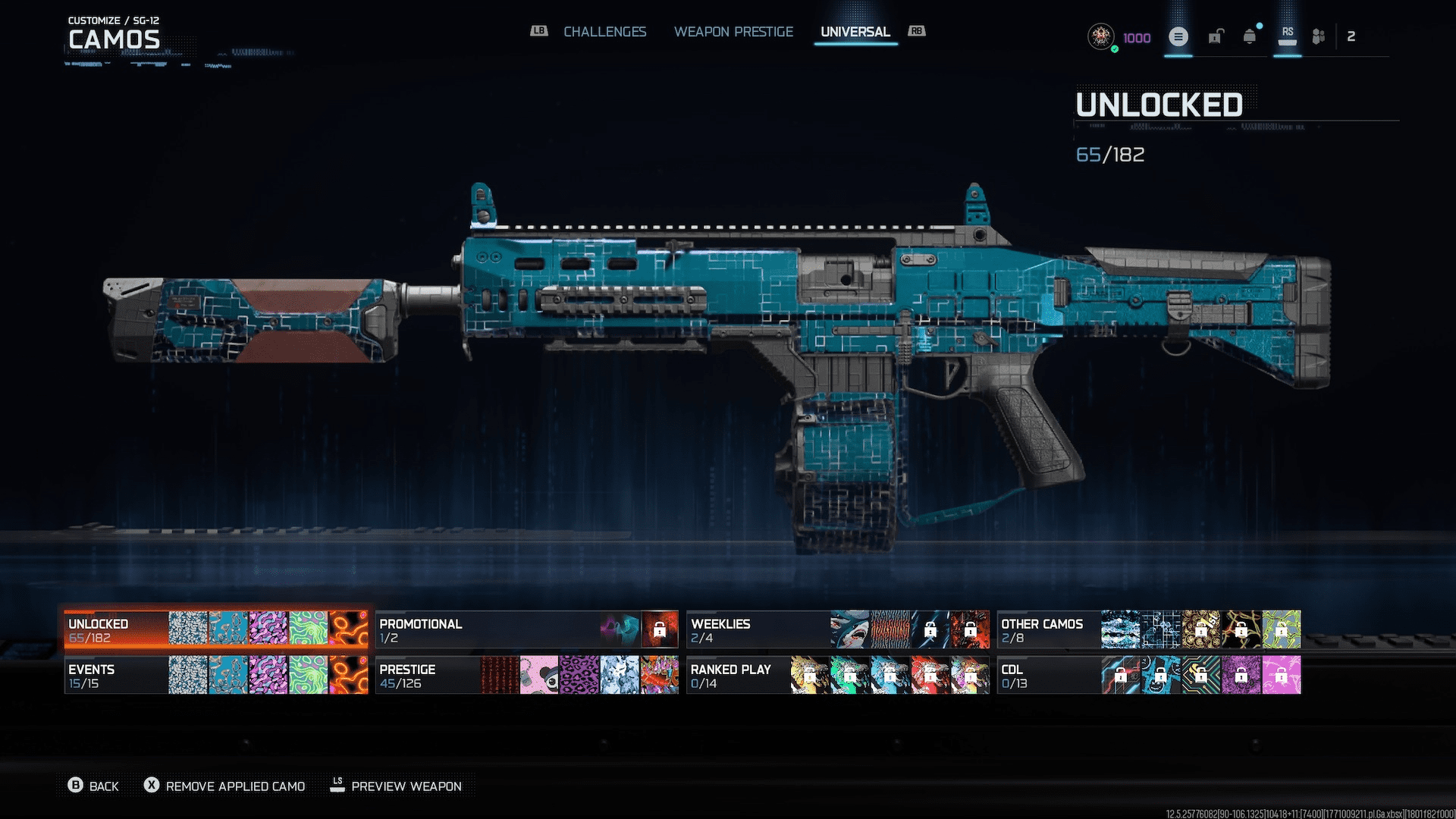The height and width of the screenshot is (819, 1456).
Task: Open the hamburger menu icon
Action: tap(1178, 36)
